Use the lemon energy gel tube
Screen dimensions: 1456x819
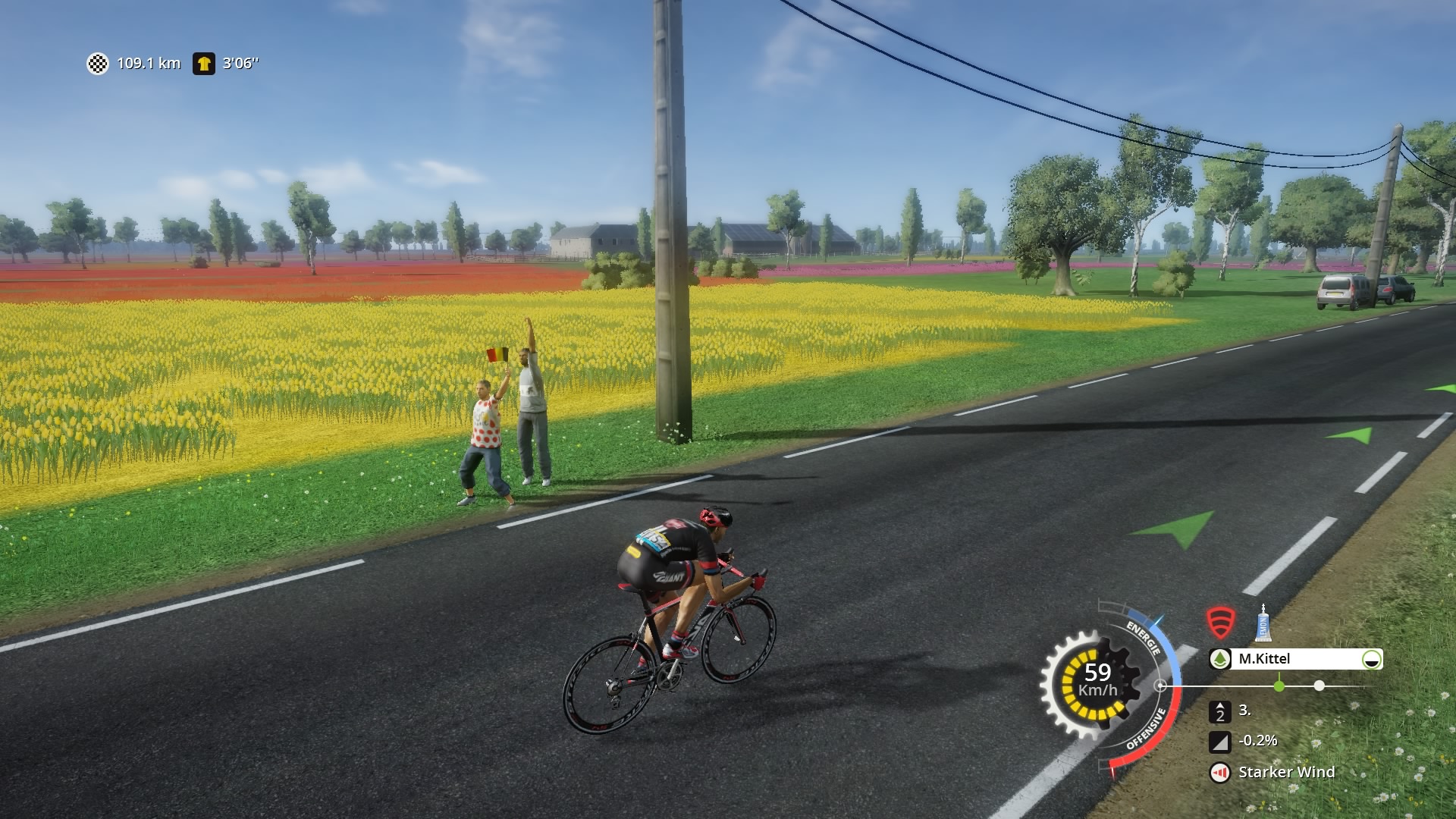pos(1263,623)
